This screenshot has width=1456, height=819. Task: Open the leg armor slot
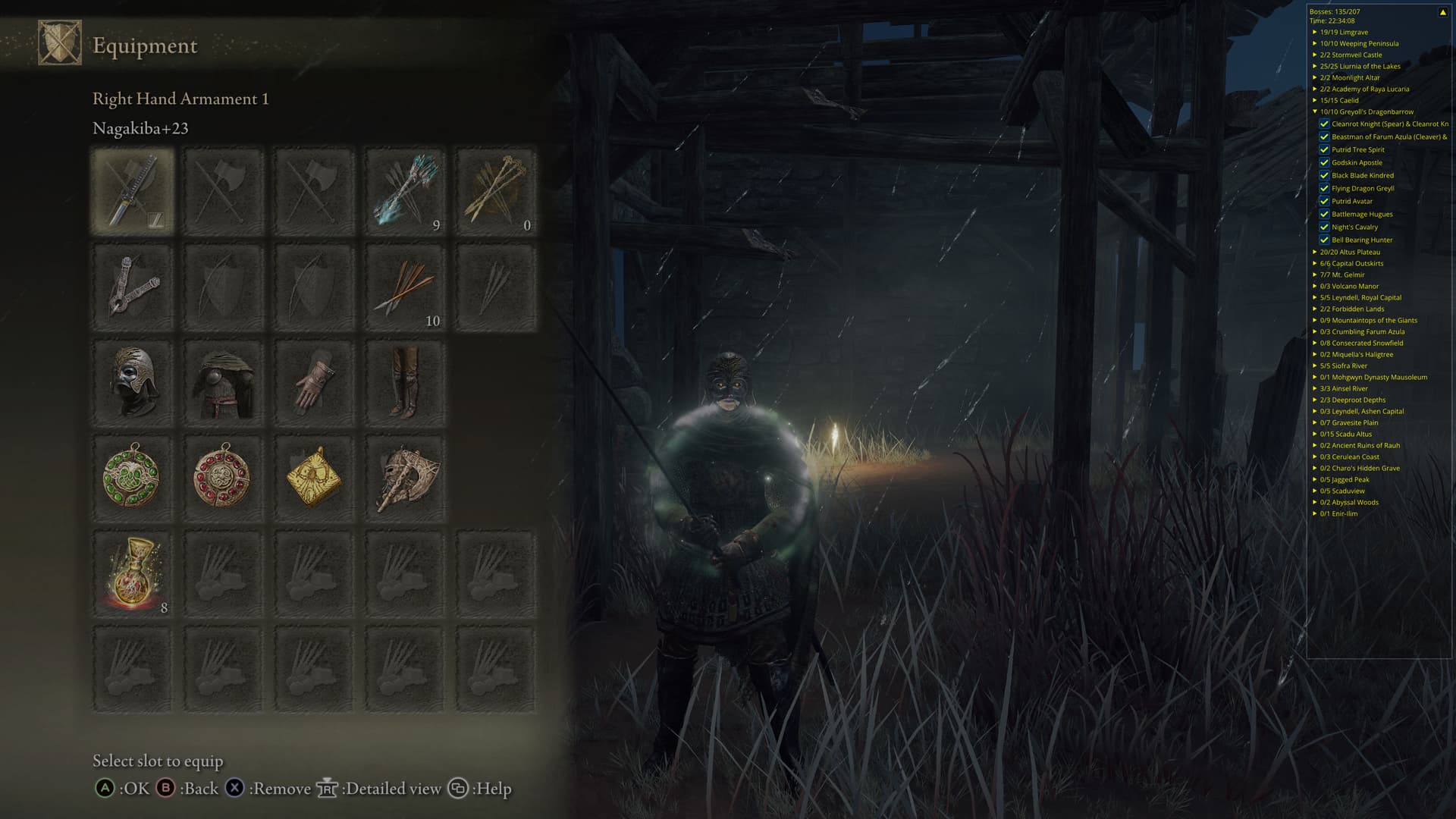point(405,383)
